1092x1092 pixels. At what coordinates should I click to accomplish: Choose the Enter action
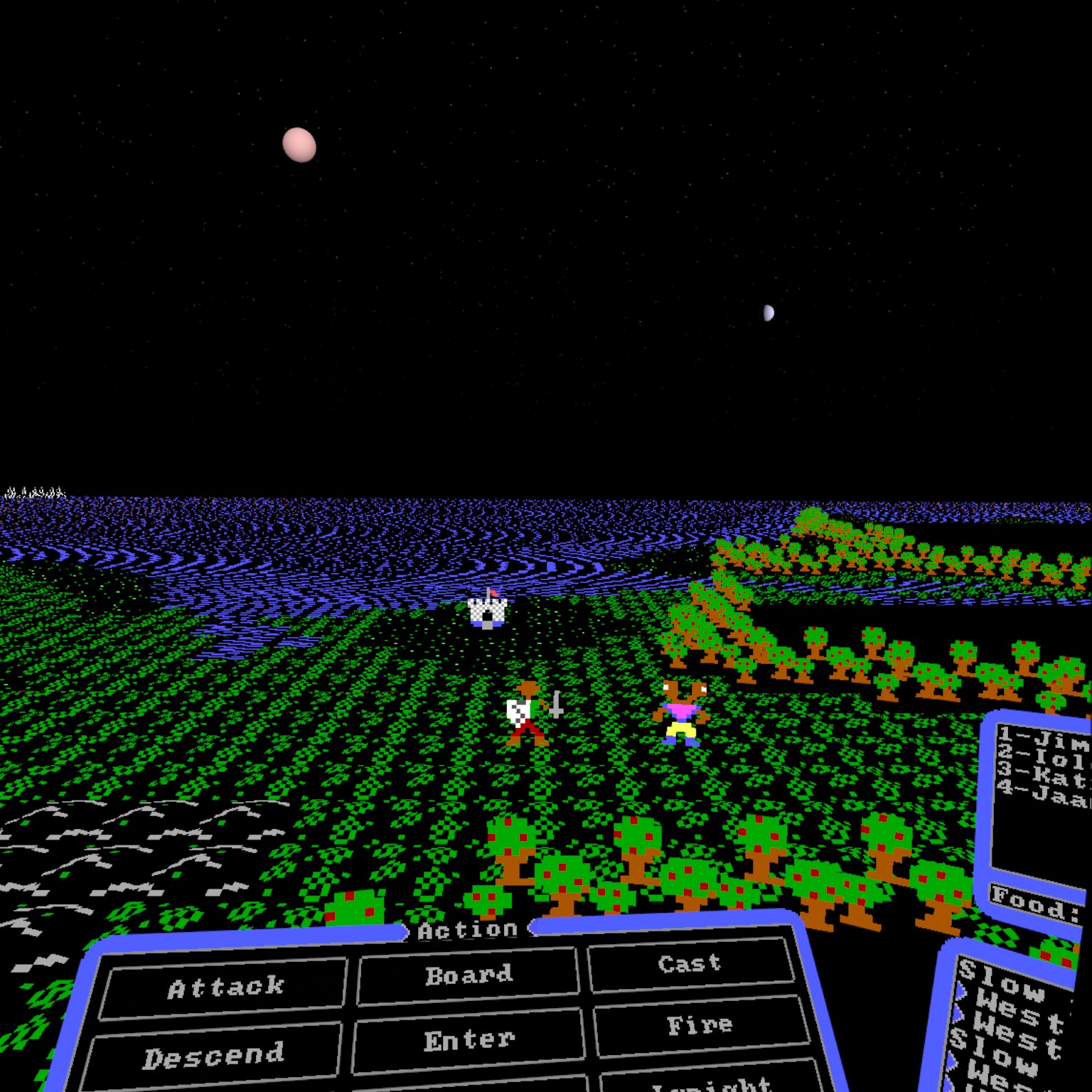coord(469,1041)
